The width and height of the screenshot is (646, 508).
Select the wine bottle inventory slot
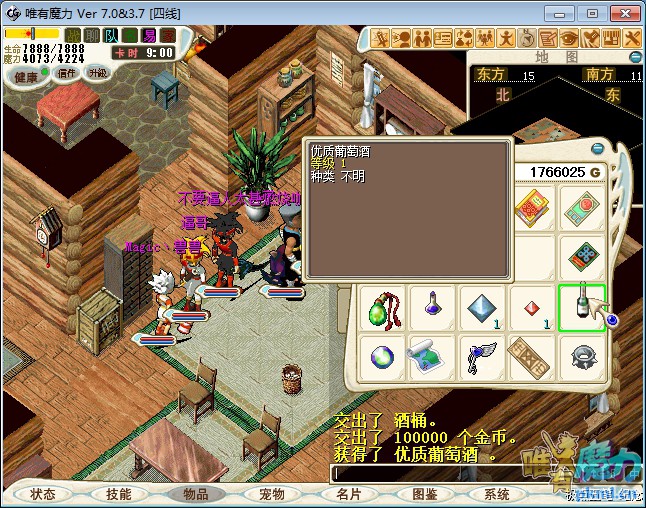coord(582,307)
